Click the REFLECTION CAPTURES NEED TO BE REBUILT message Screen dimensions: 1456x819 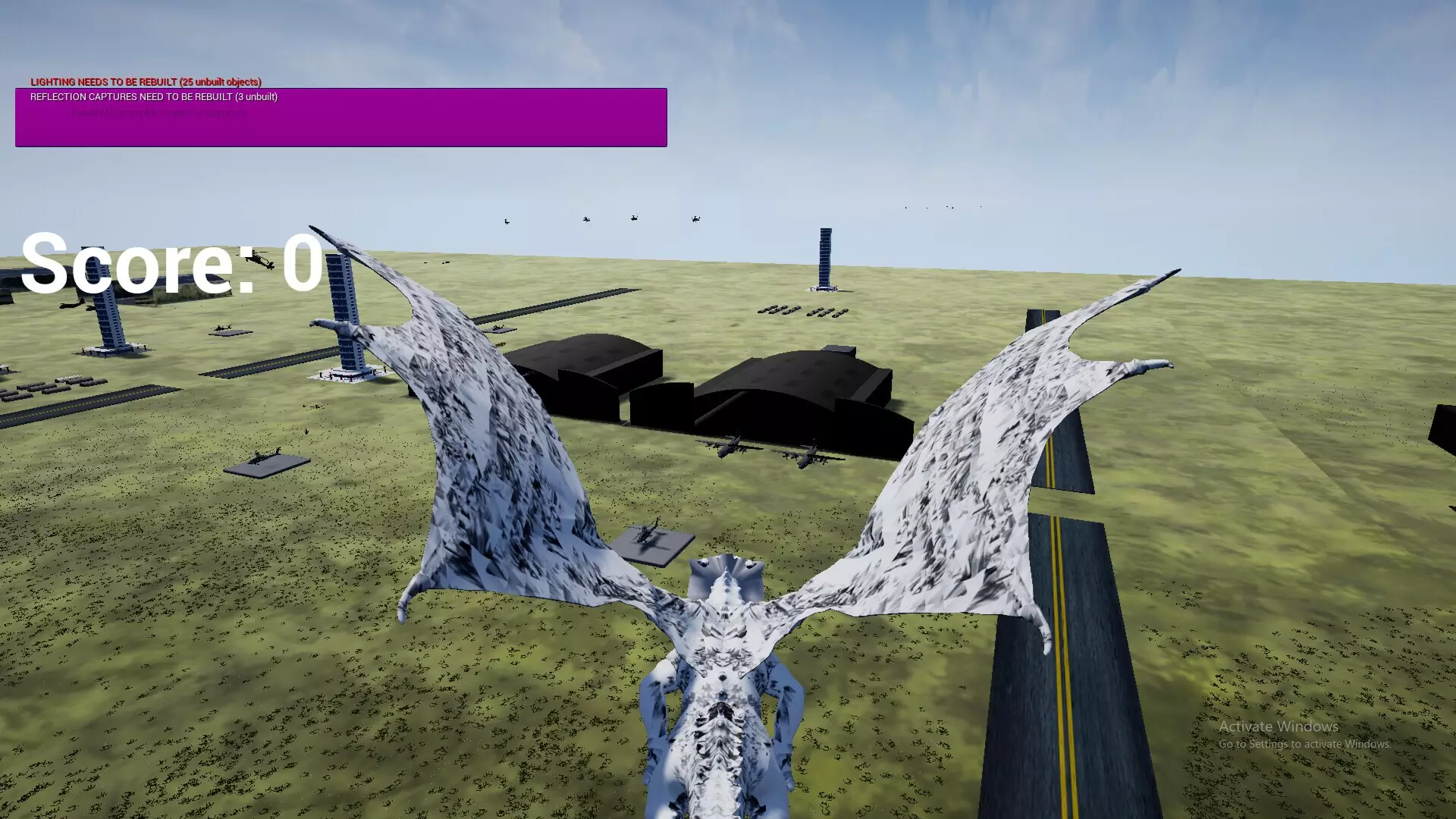click(153, 97)
